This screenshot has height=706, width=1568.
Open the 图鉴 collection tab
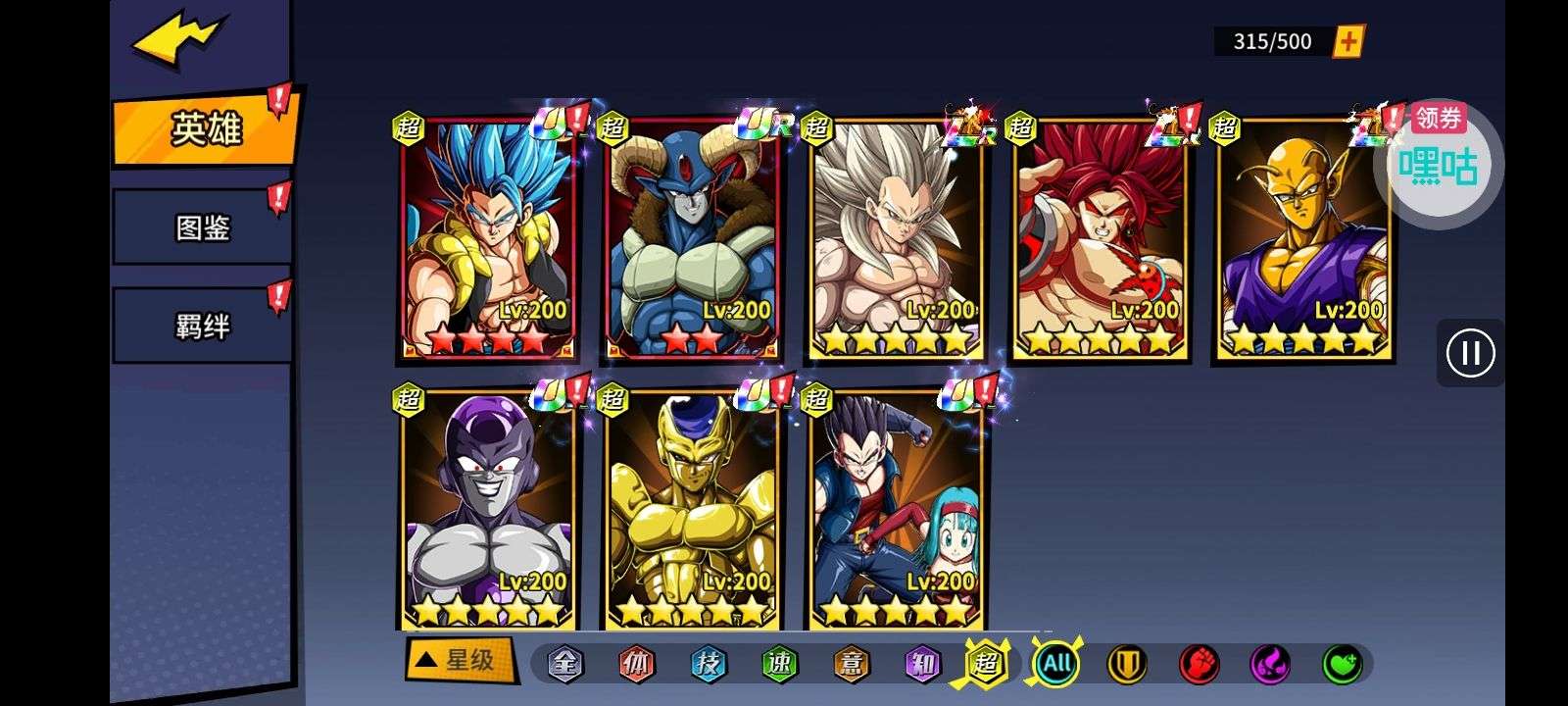pos(203,228)
